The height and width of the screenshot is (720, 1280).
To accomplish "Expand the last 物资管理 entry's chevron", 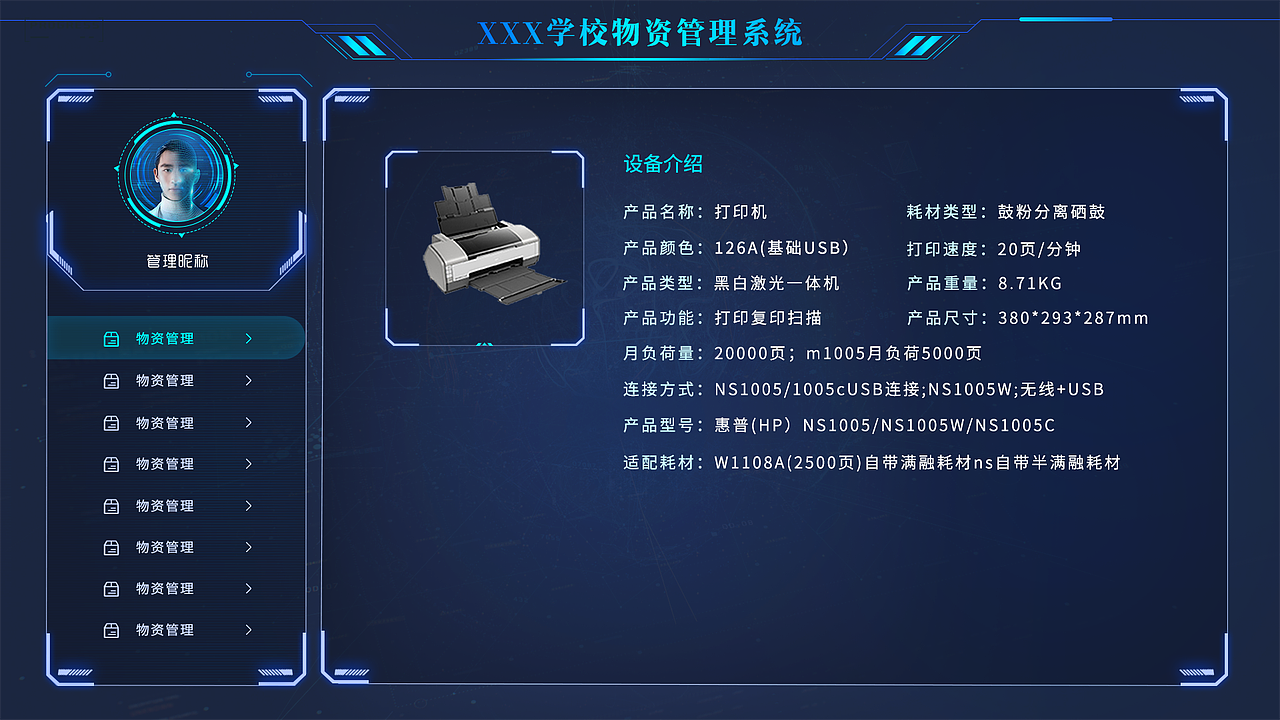I will coord(249,629).
